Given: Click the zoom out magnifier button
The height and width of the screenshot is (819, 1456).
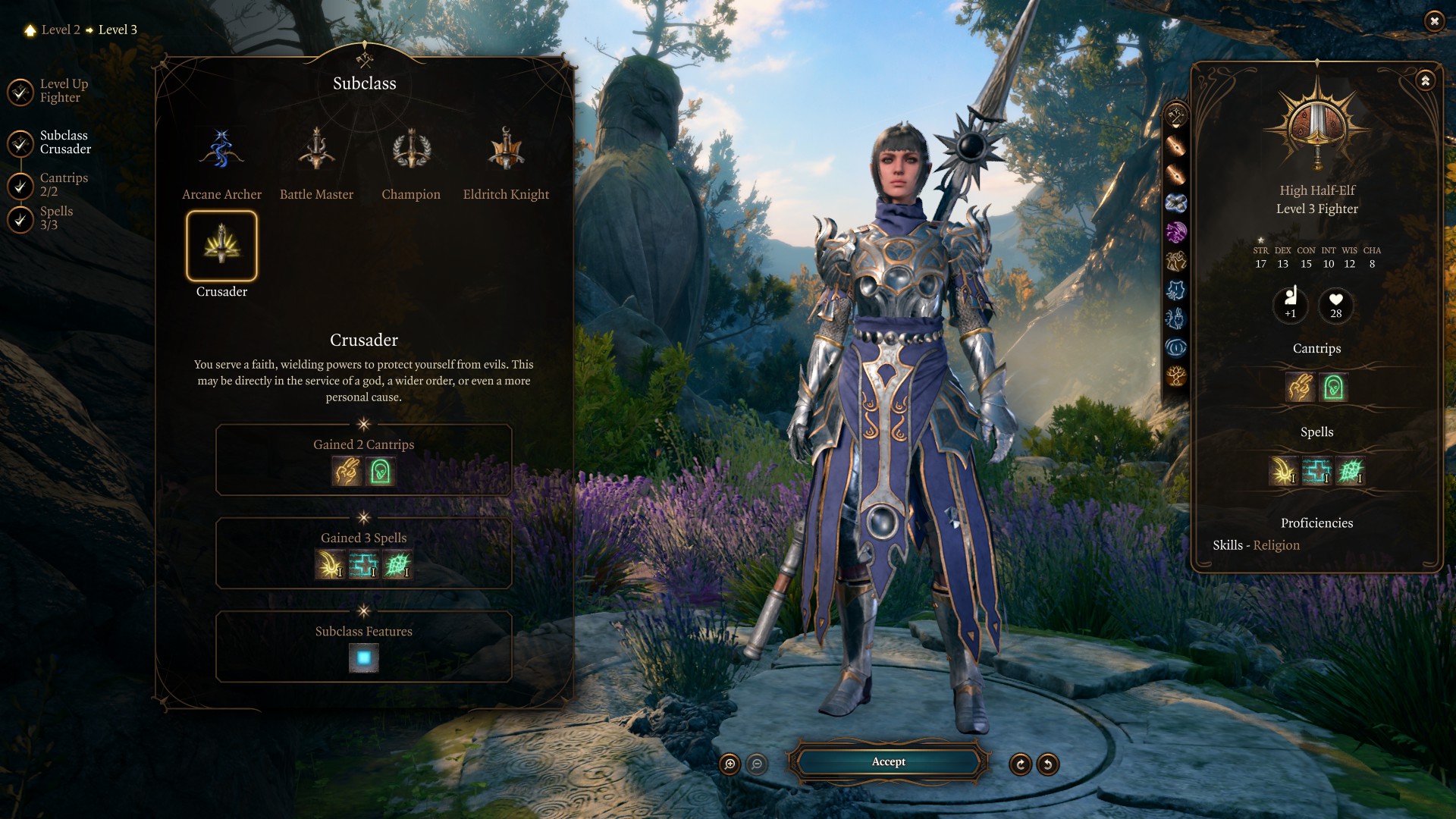Looking at the screenshot, I should pos(757,764).
